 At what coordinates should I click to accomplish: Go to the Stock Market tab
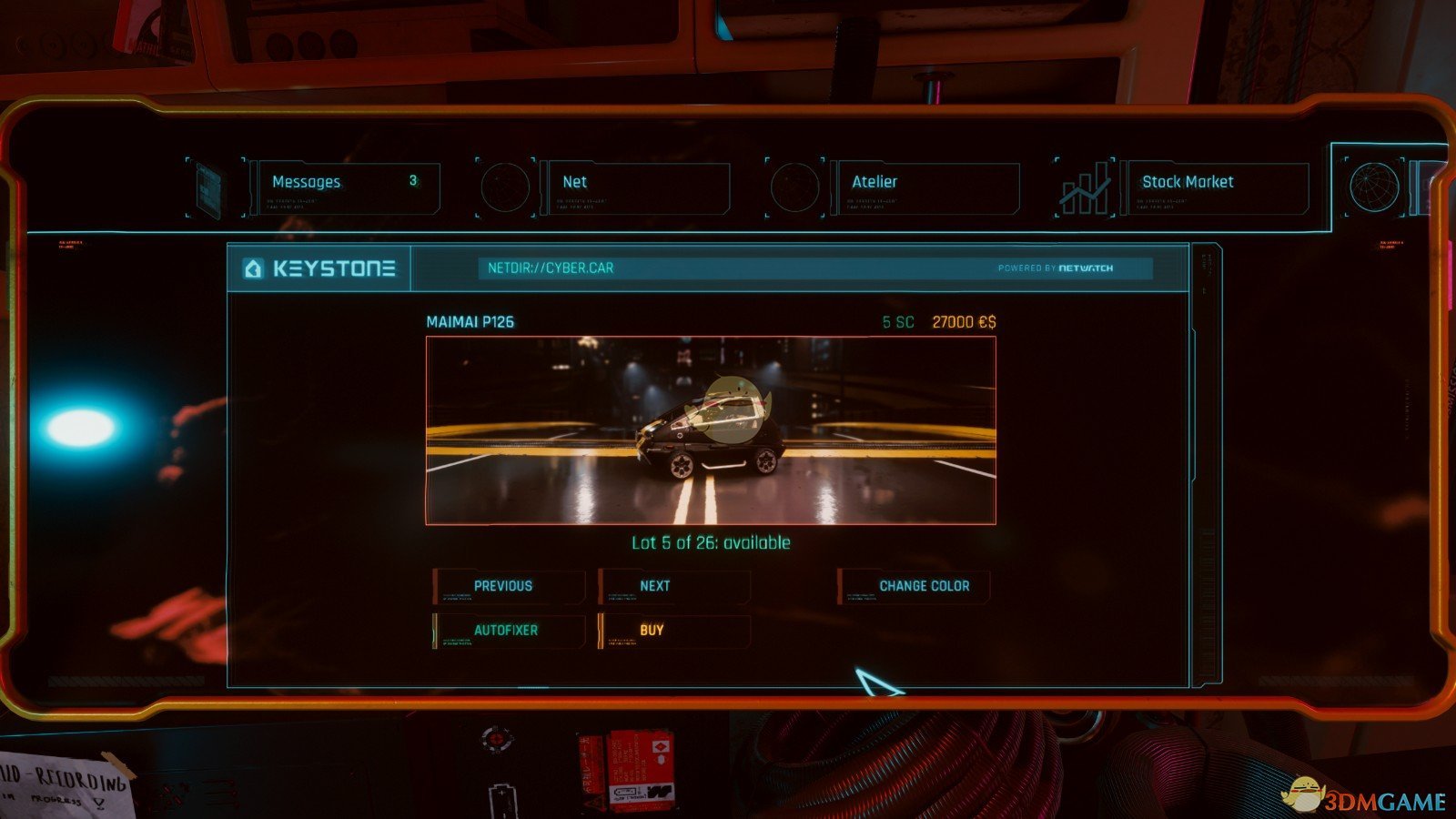(1215, 187)
